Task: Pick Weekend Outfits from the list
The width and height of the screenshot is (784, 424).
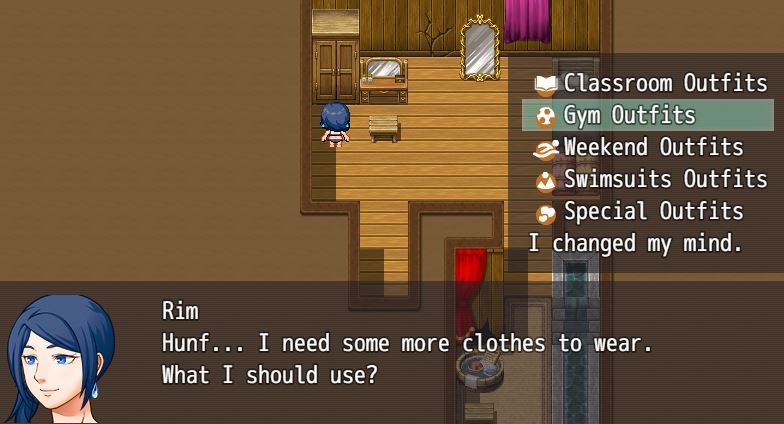Action: [653, 148]
